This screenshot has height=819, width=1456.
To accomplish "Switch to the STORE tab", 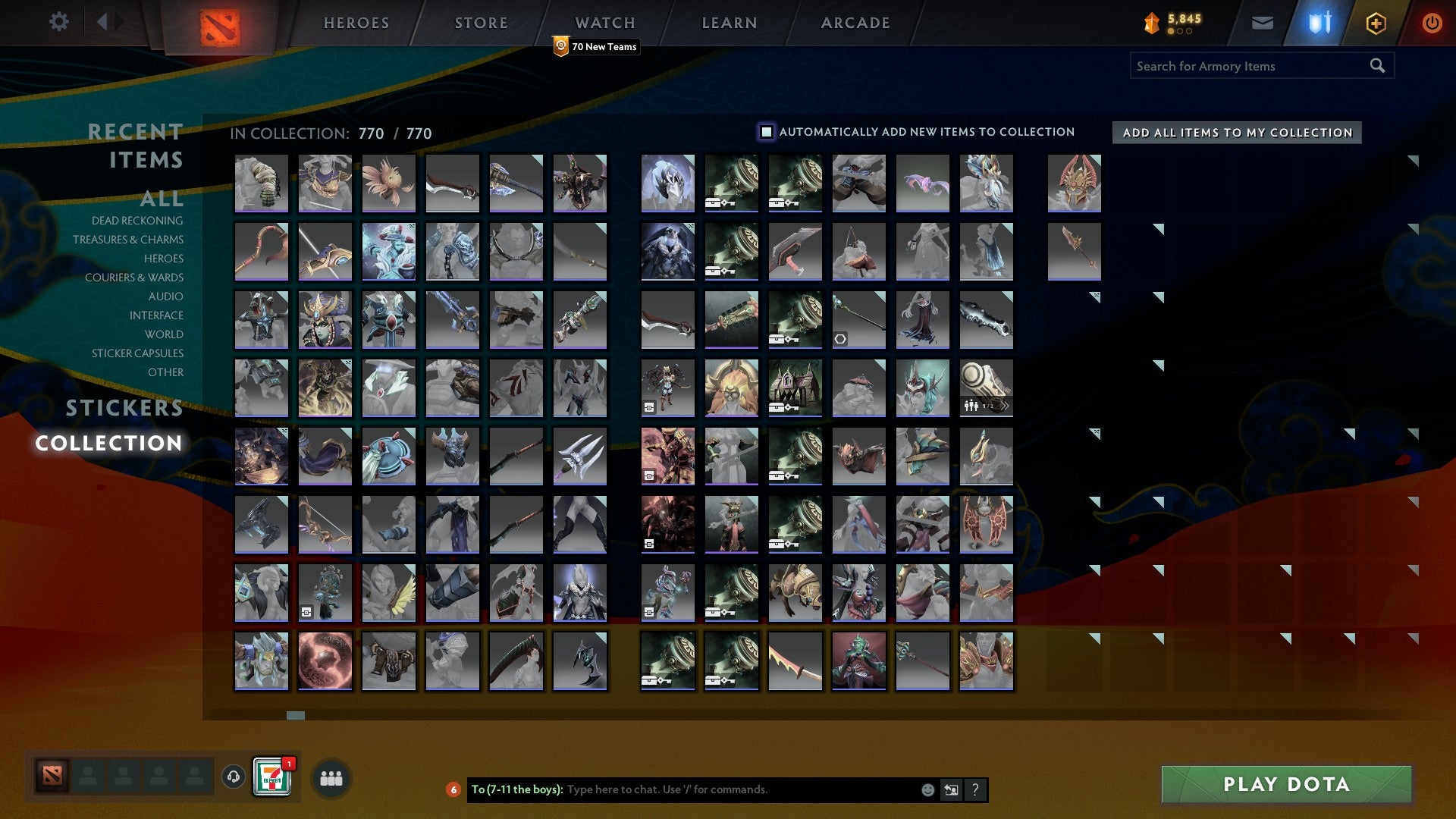I will click(x=480, y=23).
